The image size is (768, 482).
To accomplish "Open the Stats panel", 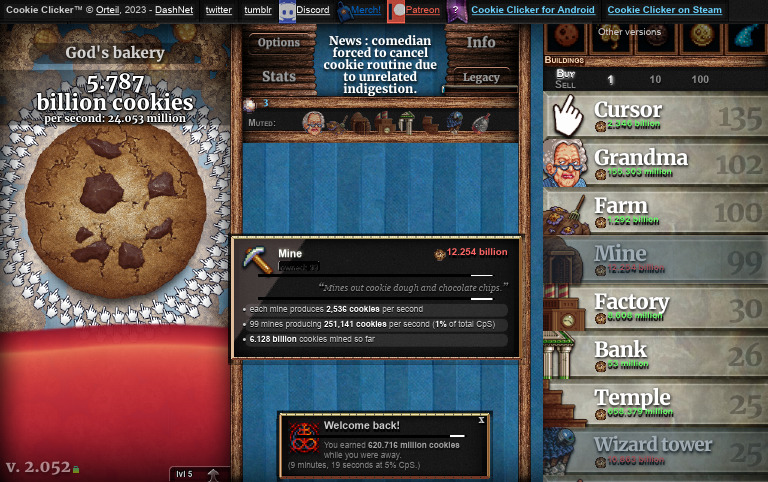I will pyautogui.click(x=278, y=76).
